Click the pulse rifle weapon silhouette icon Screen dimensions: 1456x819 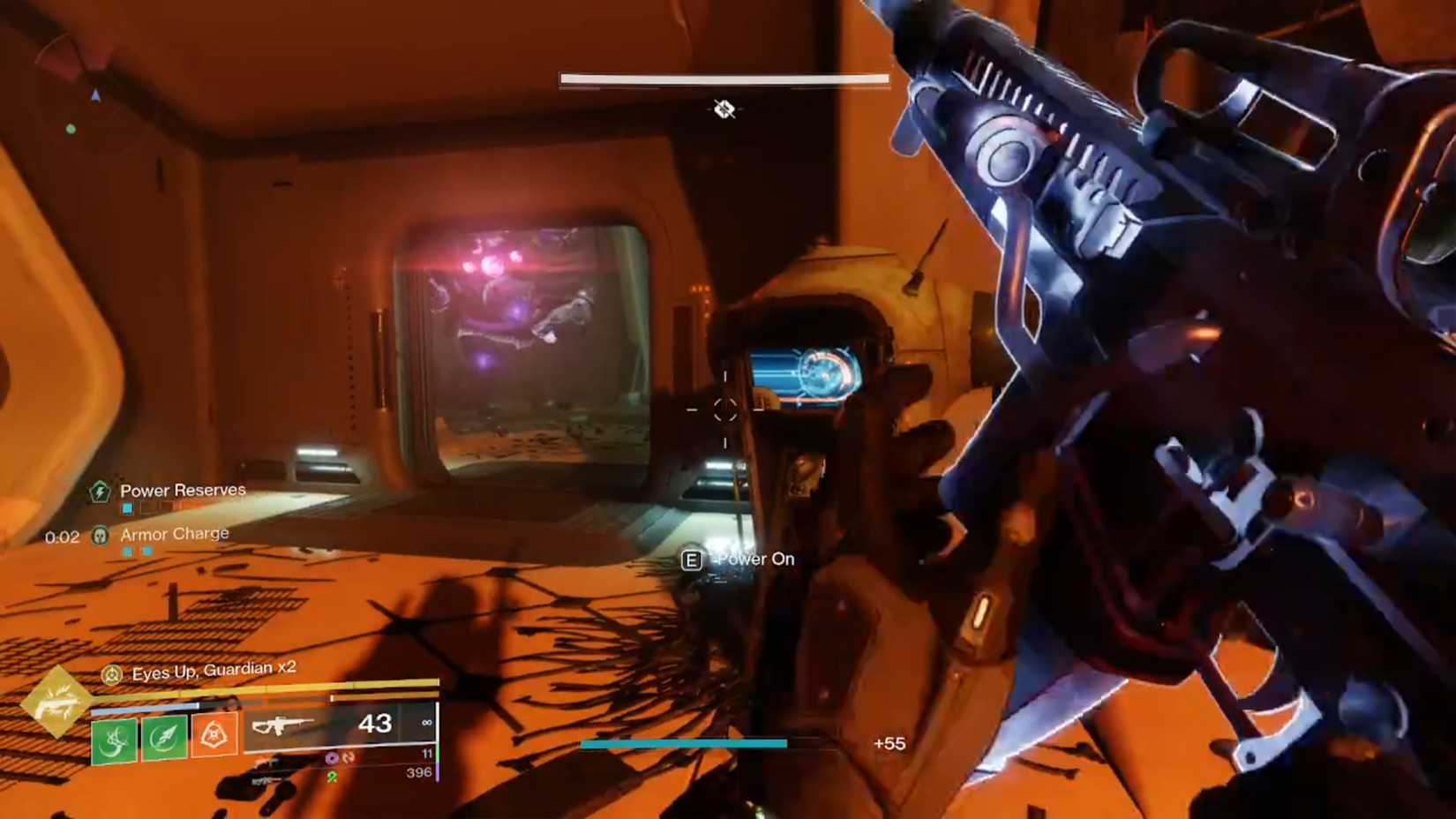pos(284,726)
